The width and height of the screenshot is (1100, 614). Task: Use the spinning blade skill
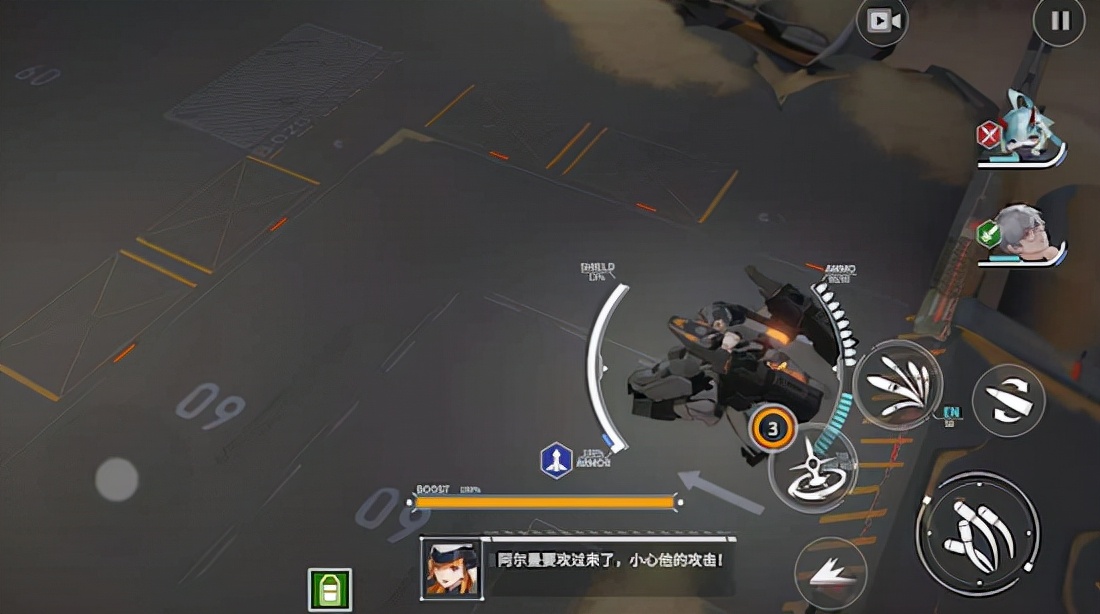(812, 467)
